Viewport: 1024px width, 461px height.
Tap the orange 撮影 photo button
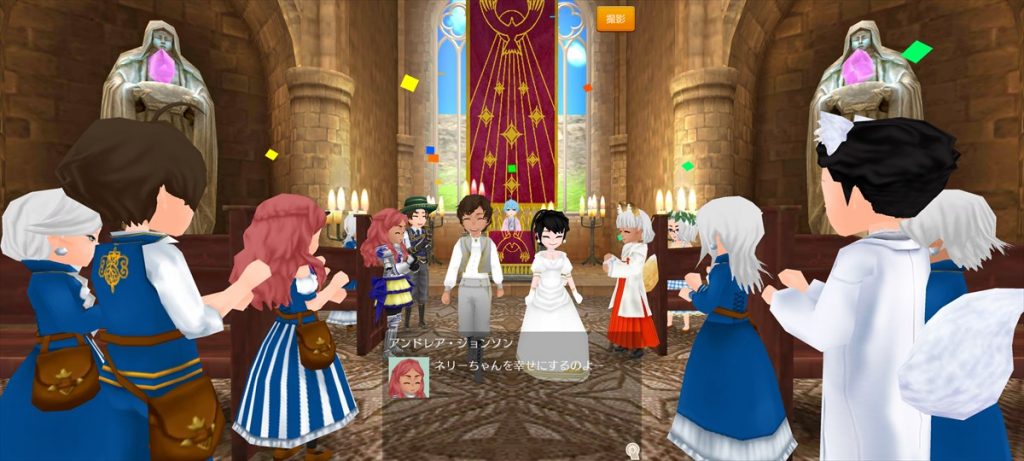[x=615, y=19]
